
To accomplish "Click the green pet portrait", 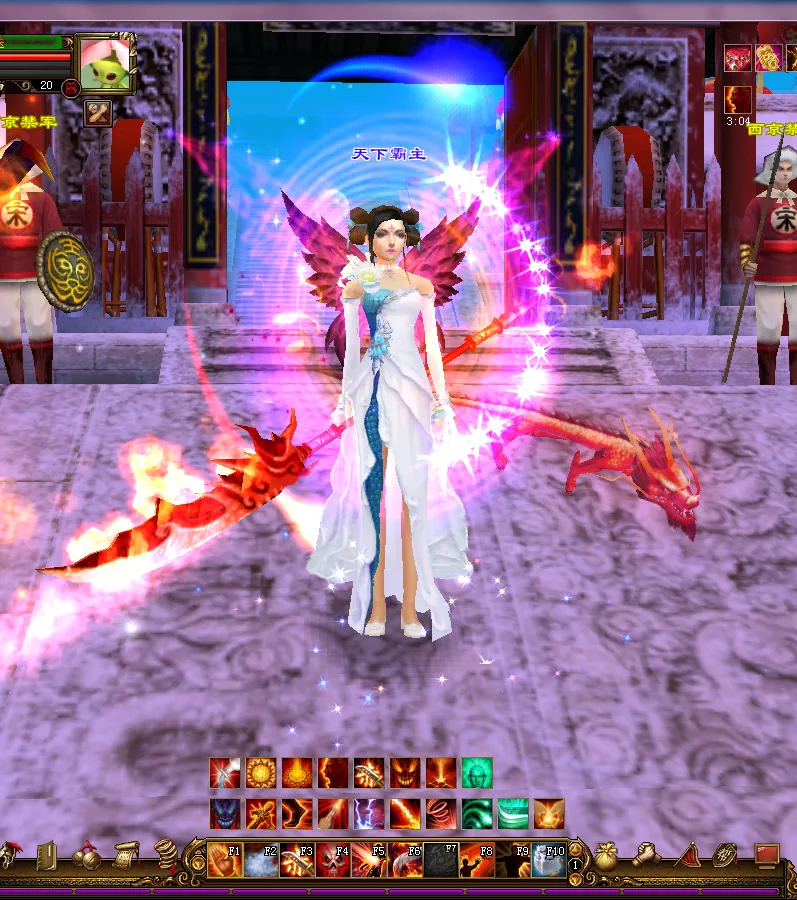I will (x=106, y=64).
